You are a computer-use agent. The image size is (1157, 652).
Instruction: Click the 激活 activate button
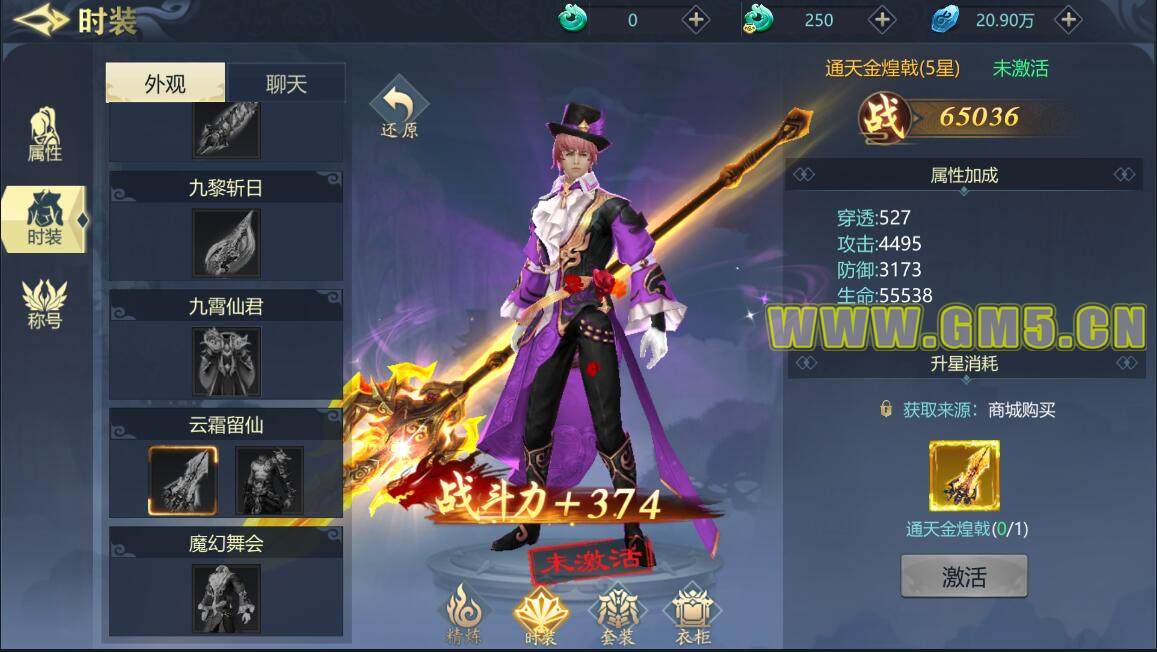click(964, 576)
